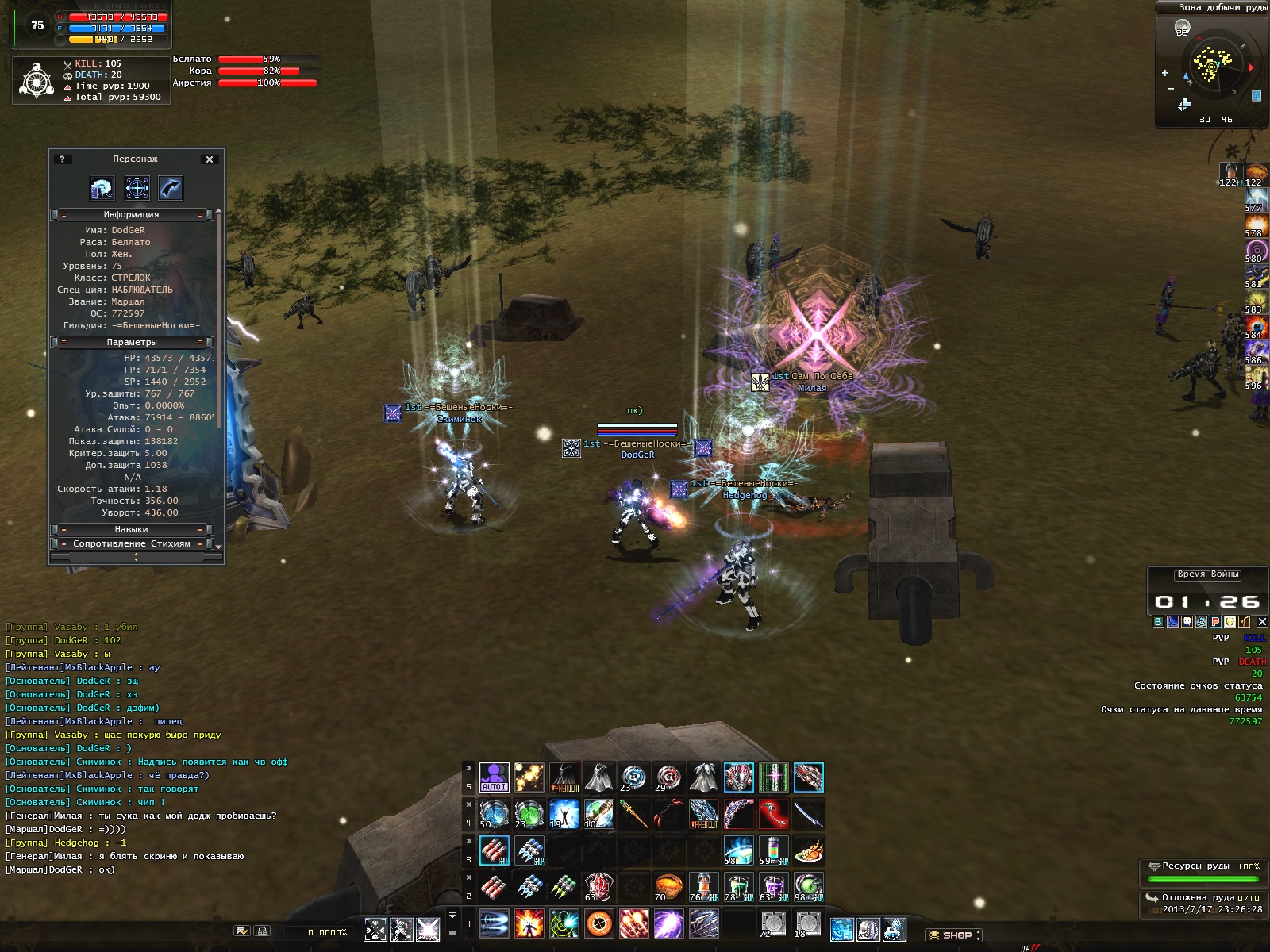This screenshot has width=1270, height=952.
Task: Select the golden staff weapon slot
Action: (x=633, y=813)
